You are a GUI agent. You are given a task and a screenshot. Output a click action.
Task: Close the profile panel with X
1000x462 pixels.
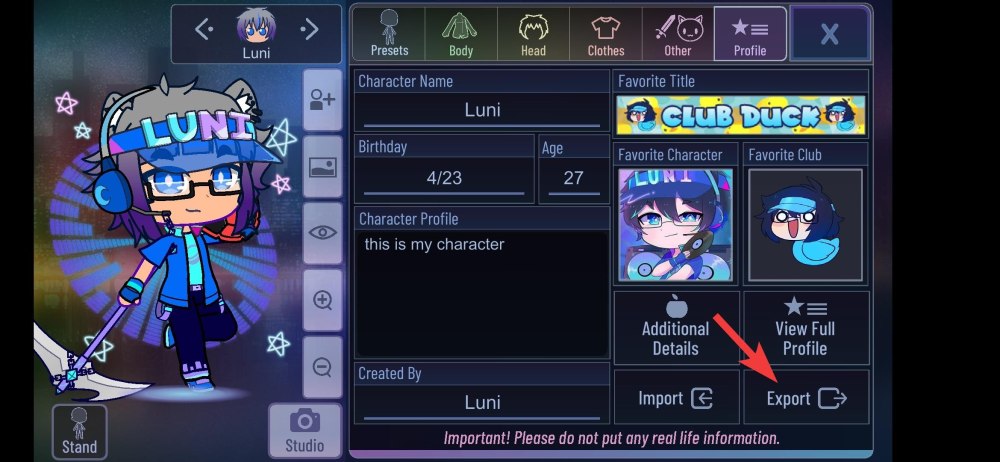(x=829, y=34)
